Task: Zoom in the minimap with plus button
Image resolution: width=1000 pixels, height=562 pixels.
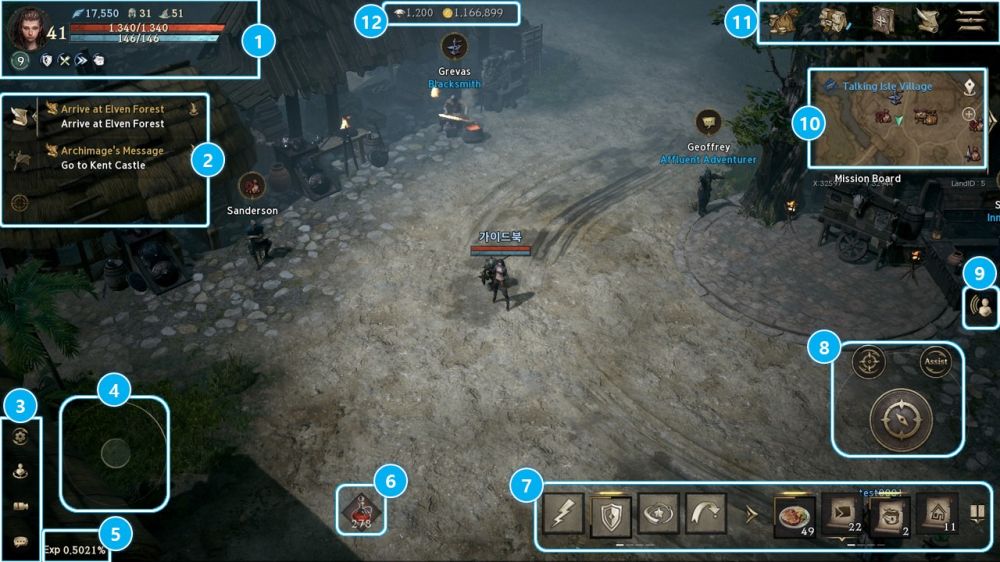Action: pos(970,115)
